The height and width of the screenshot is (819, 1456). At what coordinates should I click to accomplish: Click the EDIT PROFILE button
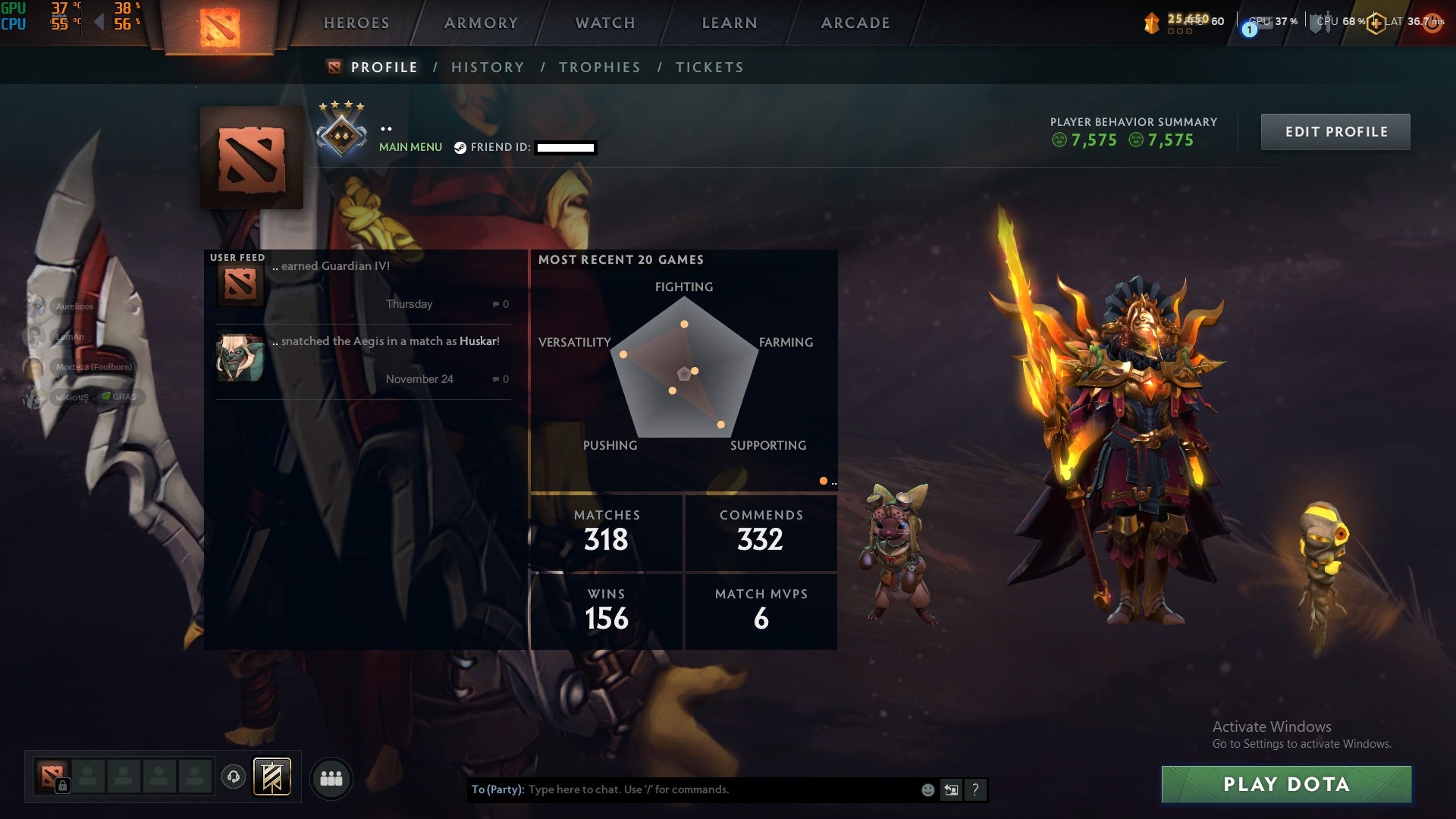click(1335, 131)
